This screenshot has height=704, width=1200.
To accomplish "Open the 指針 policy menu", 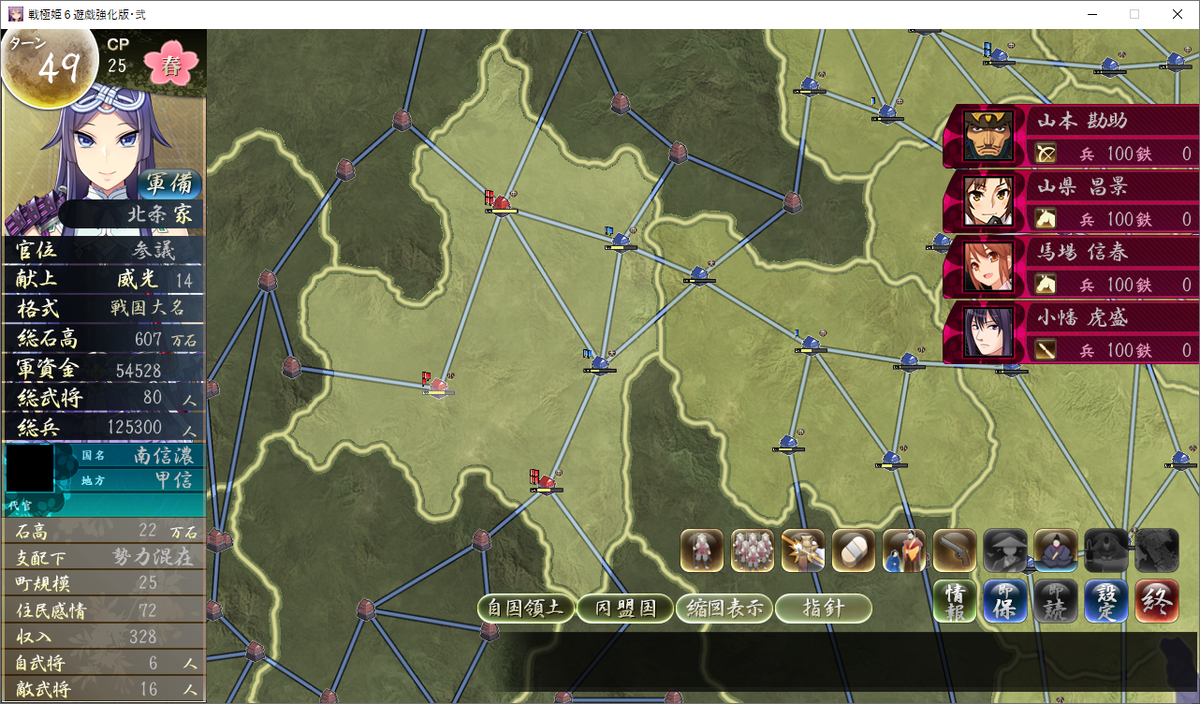I will pos(823,608).
